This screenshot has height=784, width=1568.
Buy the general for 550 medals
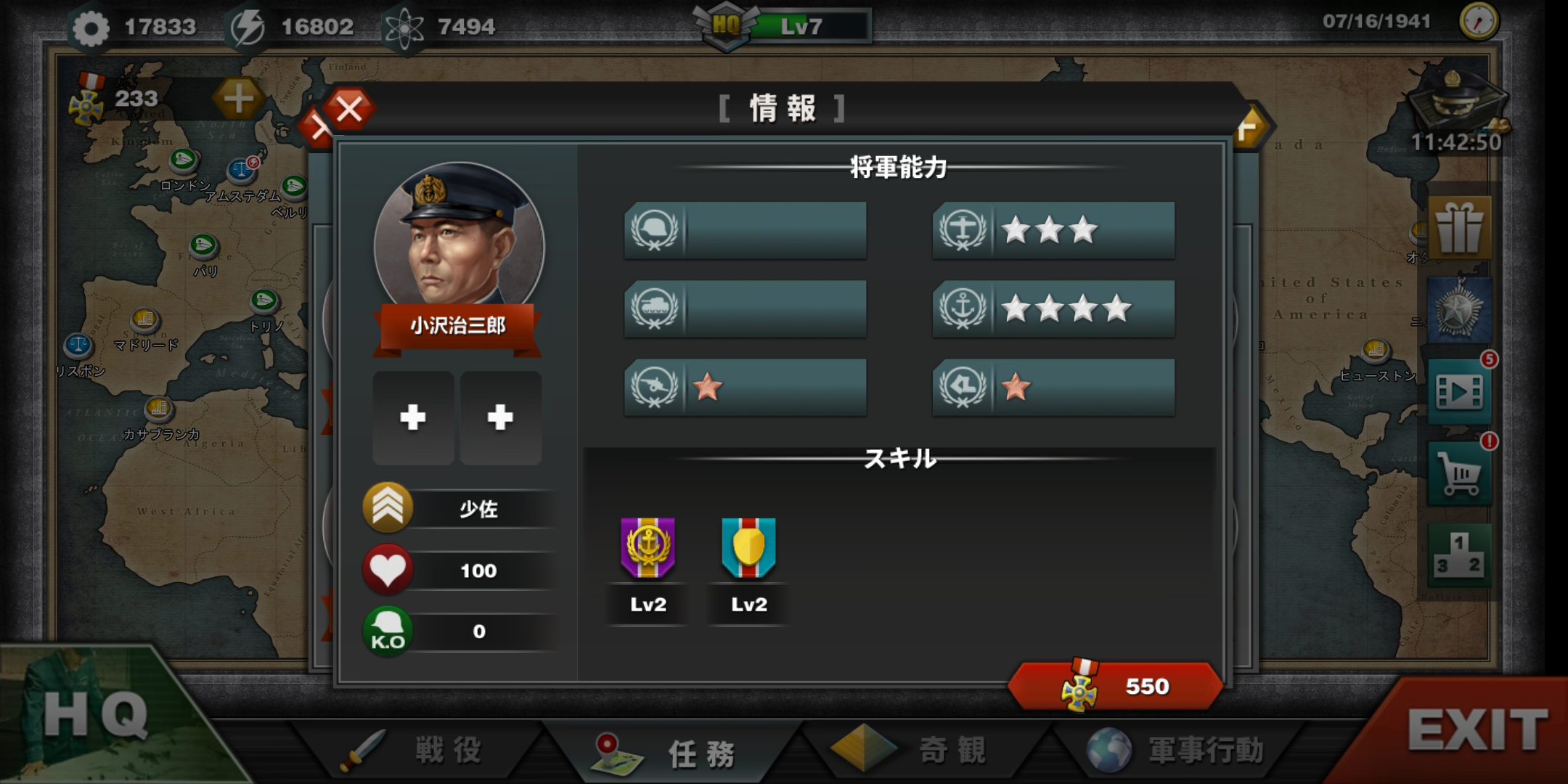point(1115,686)
